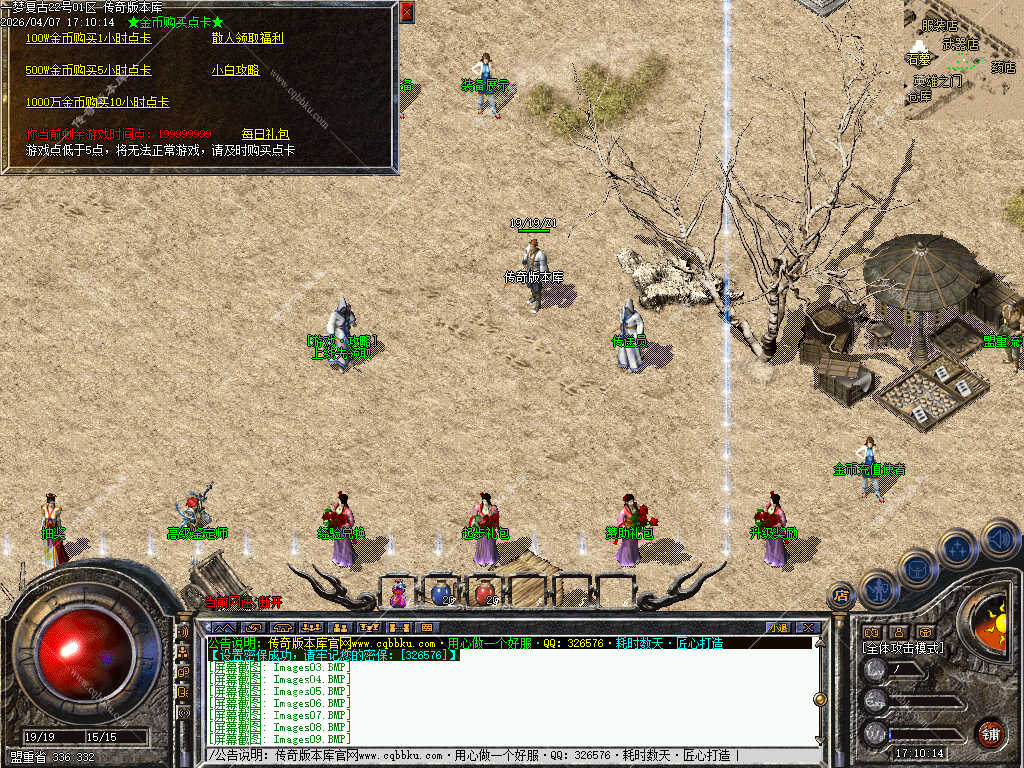Close the point card purchase panel

(x=406, y=12)
